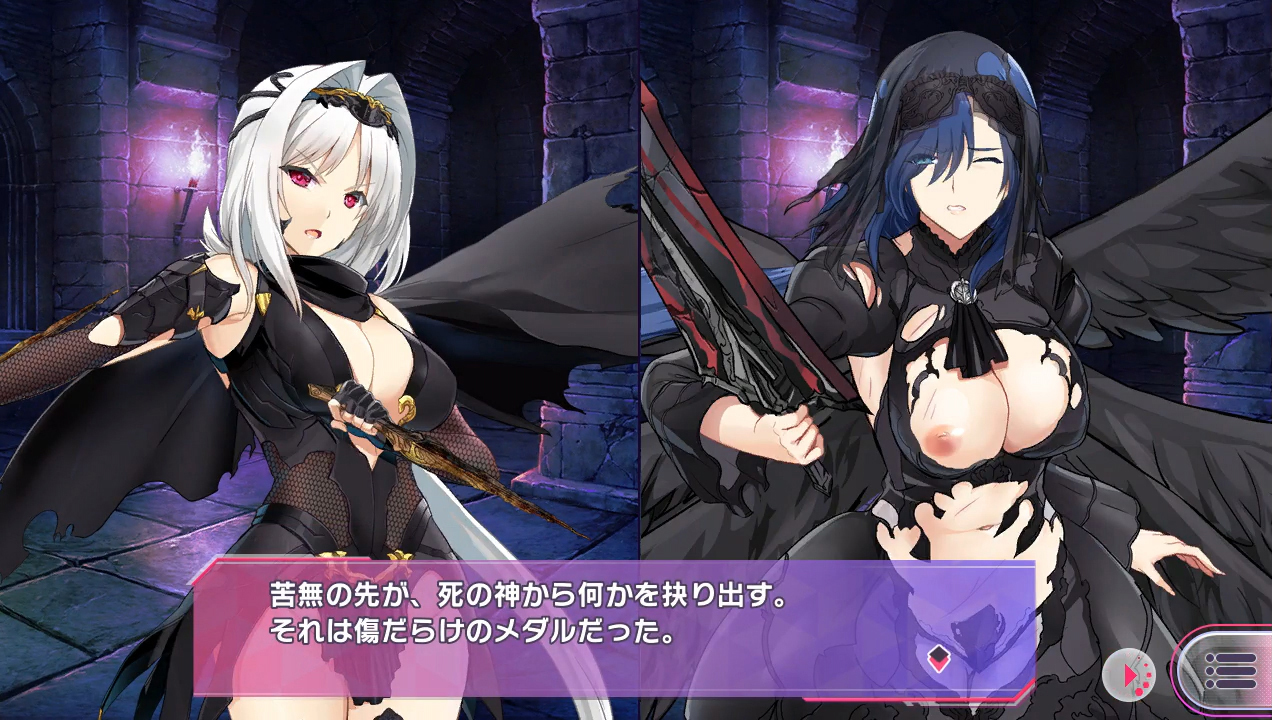
Task: Advance using the diamond continue indicator
Action: [937, 657]
